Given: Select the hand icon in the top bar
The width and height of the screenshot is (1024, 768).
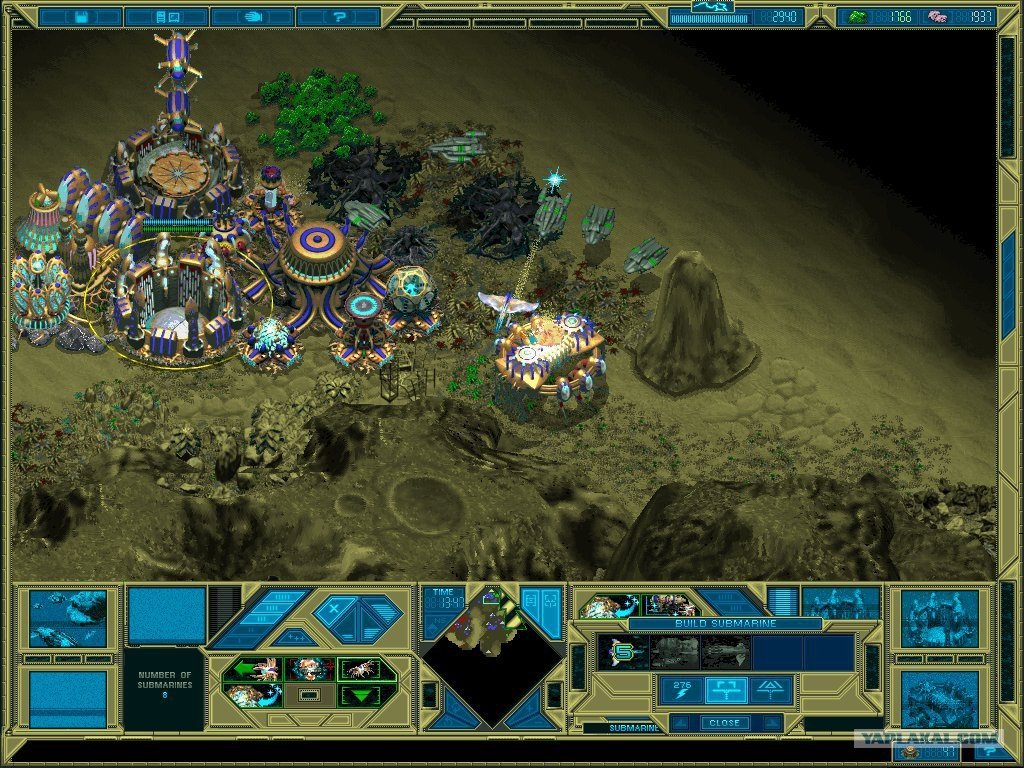Looking at the screenshot, I should point(253,17).
